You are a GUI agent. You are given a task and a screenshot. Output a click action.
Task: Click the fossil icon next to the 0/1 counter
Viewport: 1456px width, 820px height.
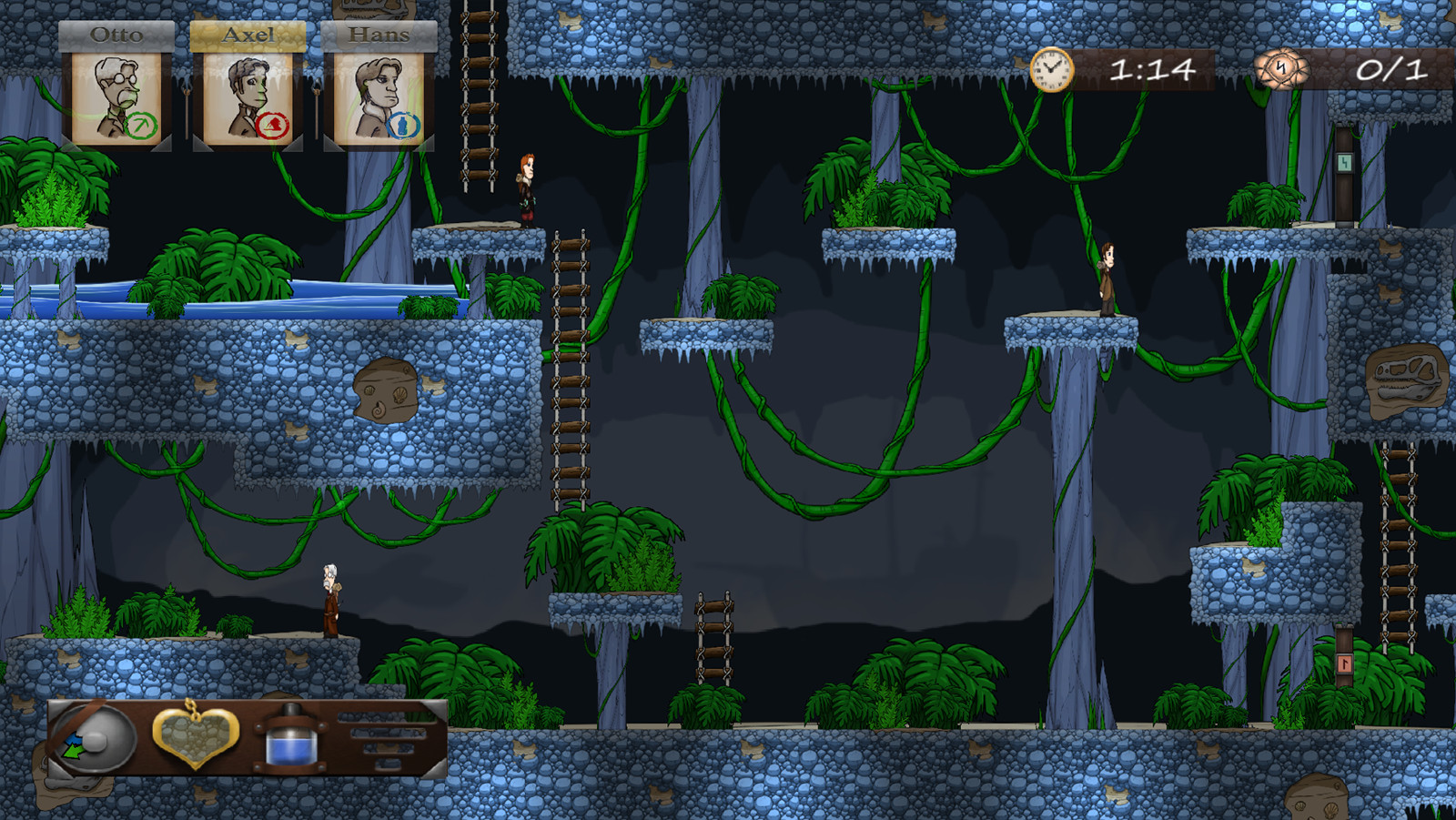click(x=1281, y=68)
